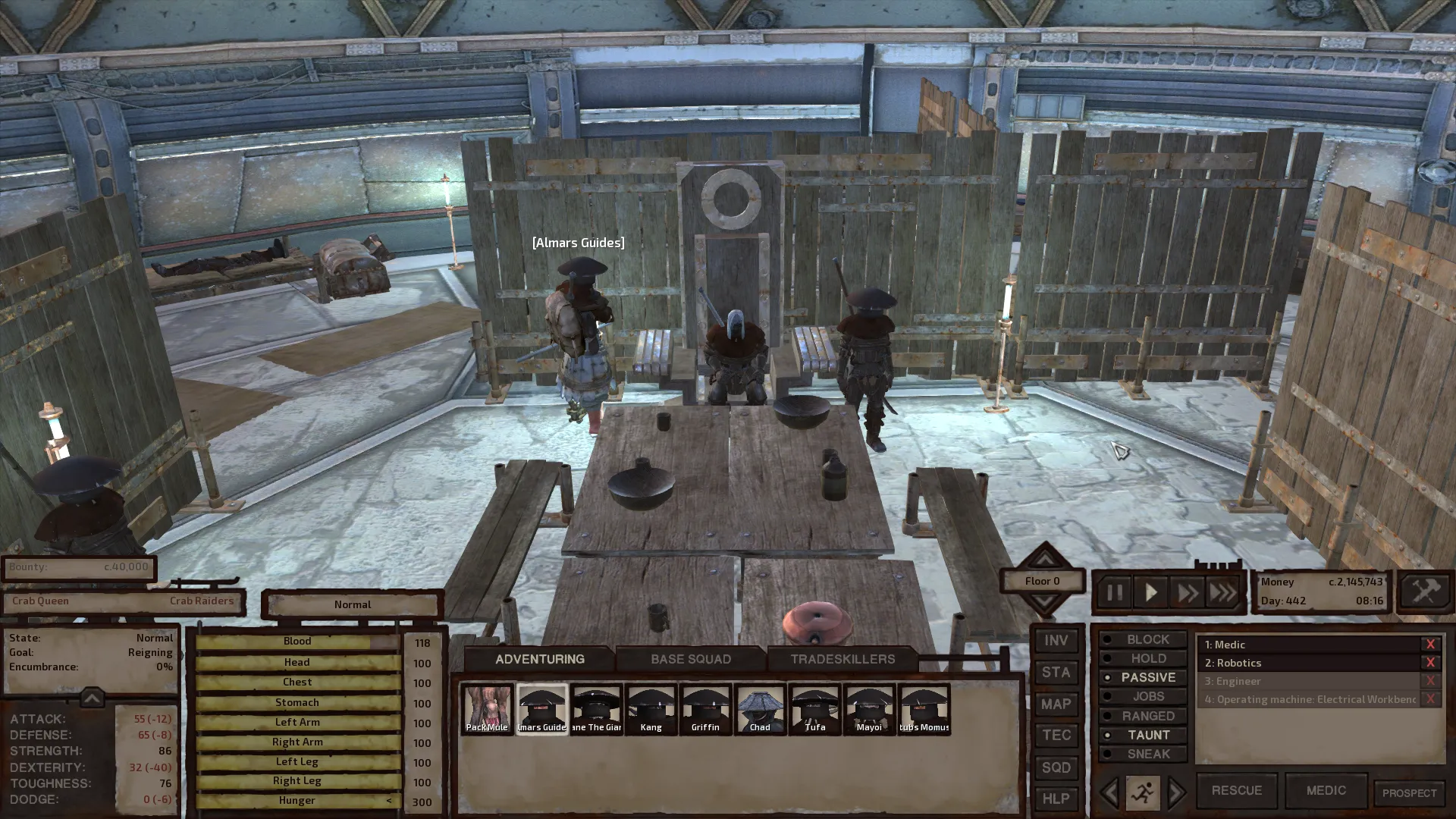
Task: Open the INV inventory panel
Action: pos(1056,641)
